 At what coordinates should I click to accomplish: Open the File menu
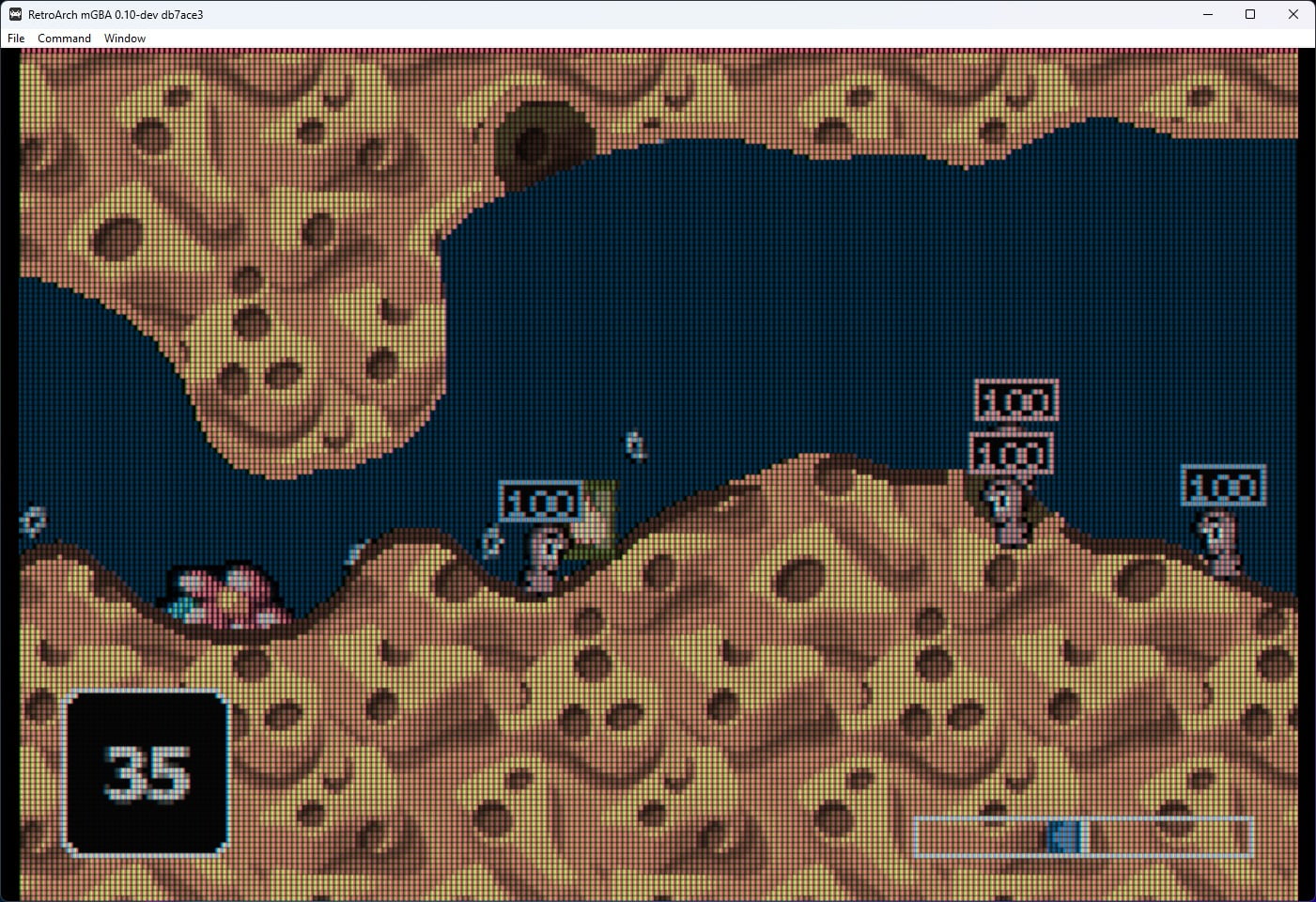click(15, 38)
